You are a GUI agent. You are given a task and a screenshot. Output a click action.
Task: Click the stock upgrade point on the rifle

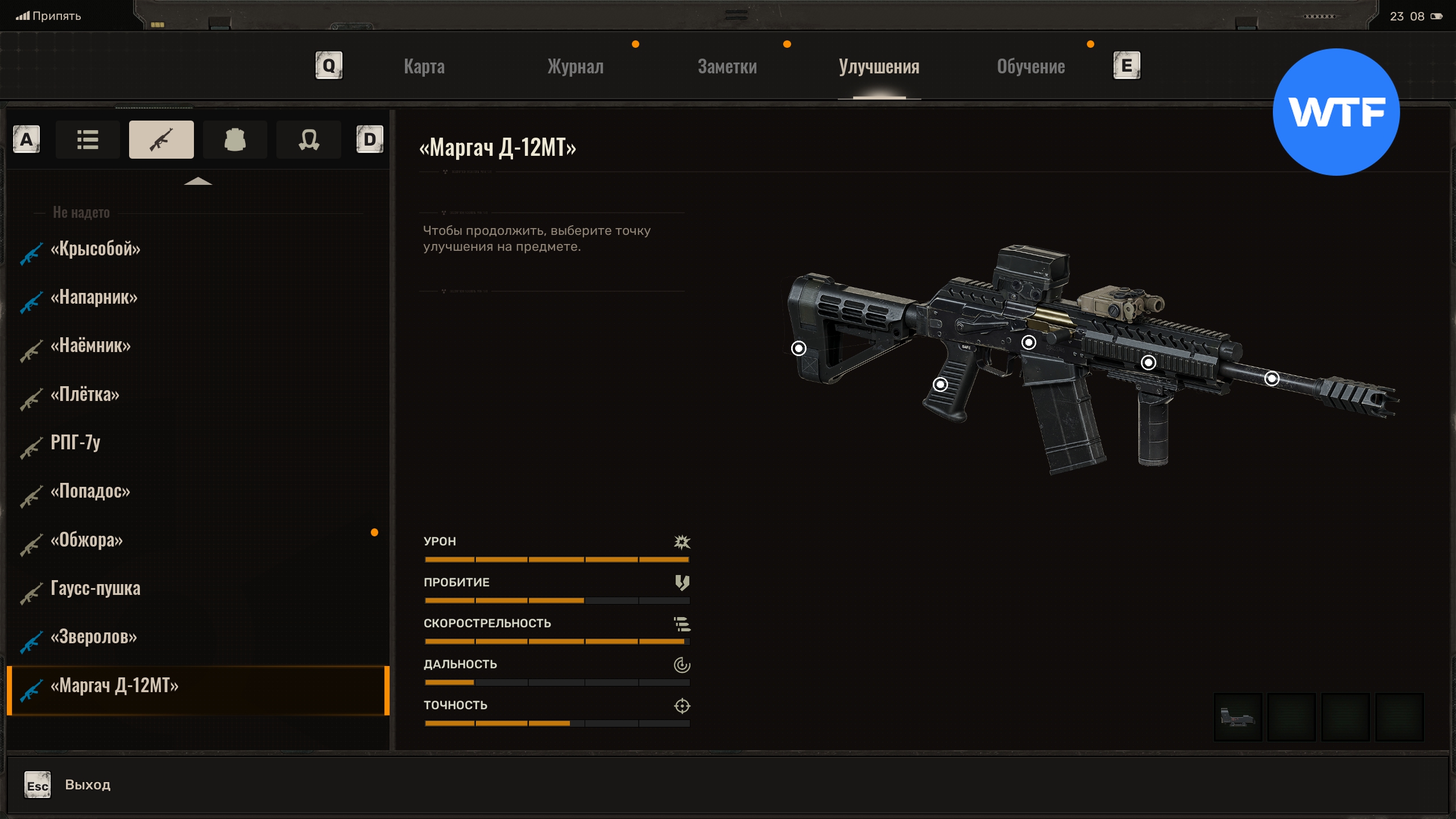799,348
